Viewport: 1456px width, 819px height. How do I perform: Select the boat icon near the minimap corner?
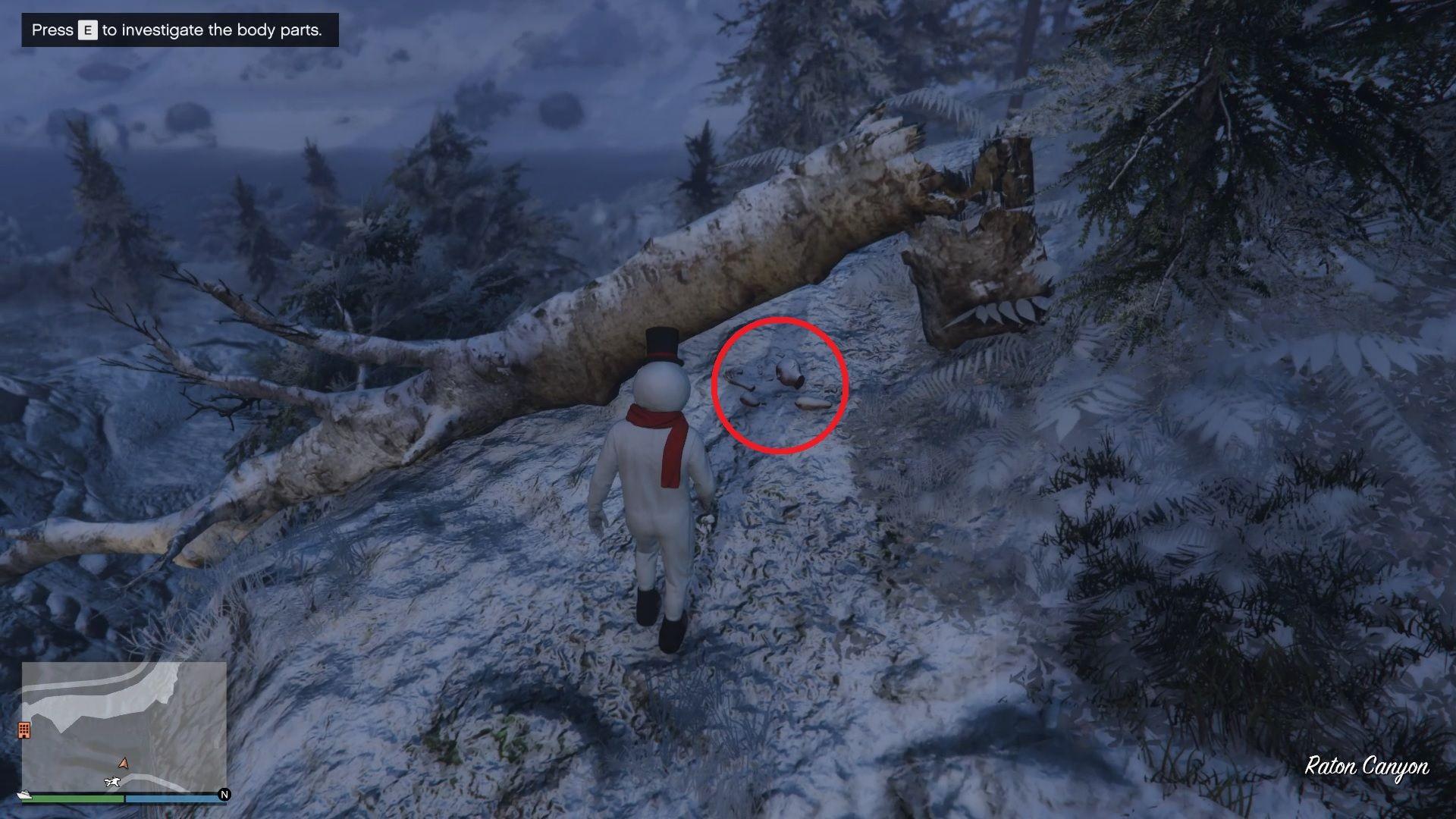point(24,795)
